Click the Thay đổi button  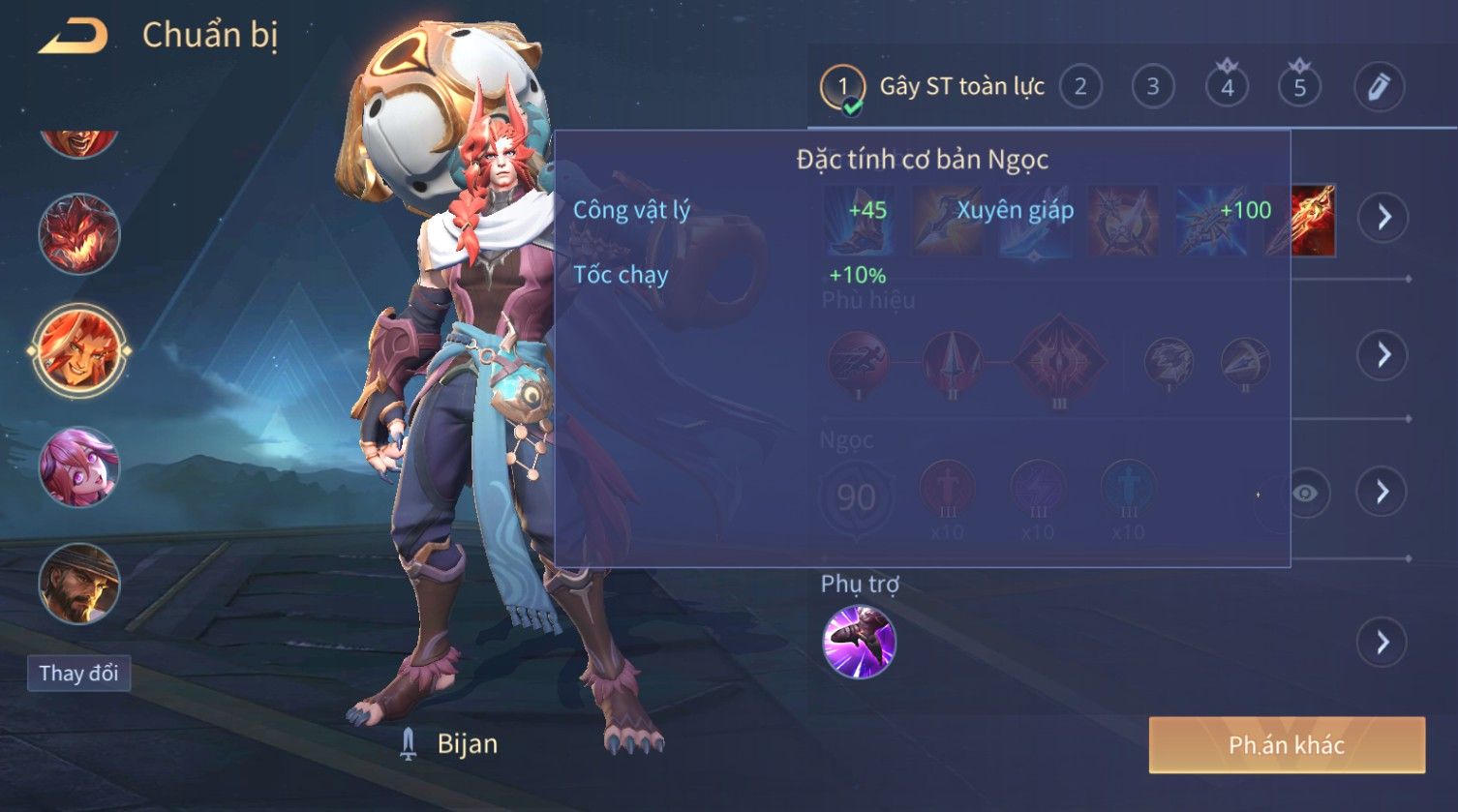(x=78, y=673)
